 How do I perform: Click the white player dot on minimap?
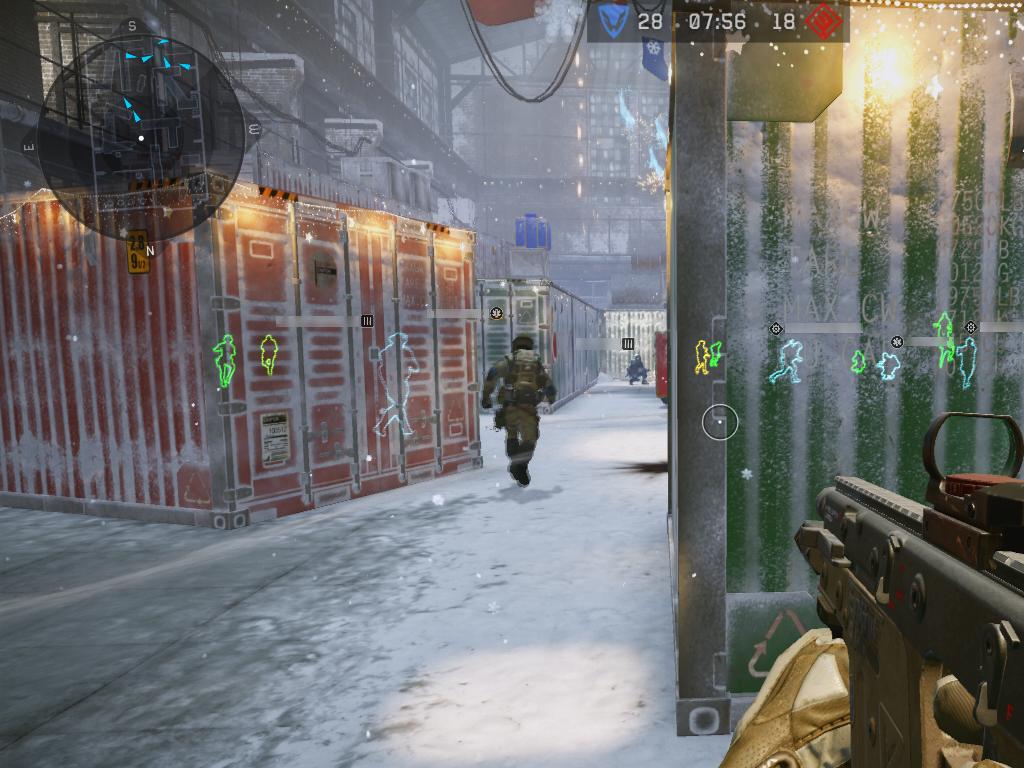click(x=141, y=138)
